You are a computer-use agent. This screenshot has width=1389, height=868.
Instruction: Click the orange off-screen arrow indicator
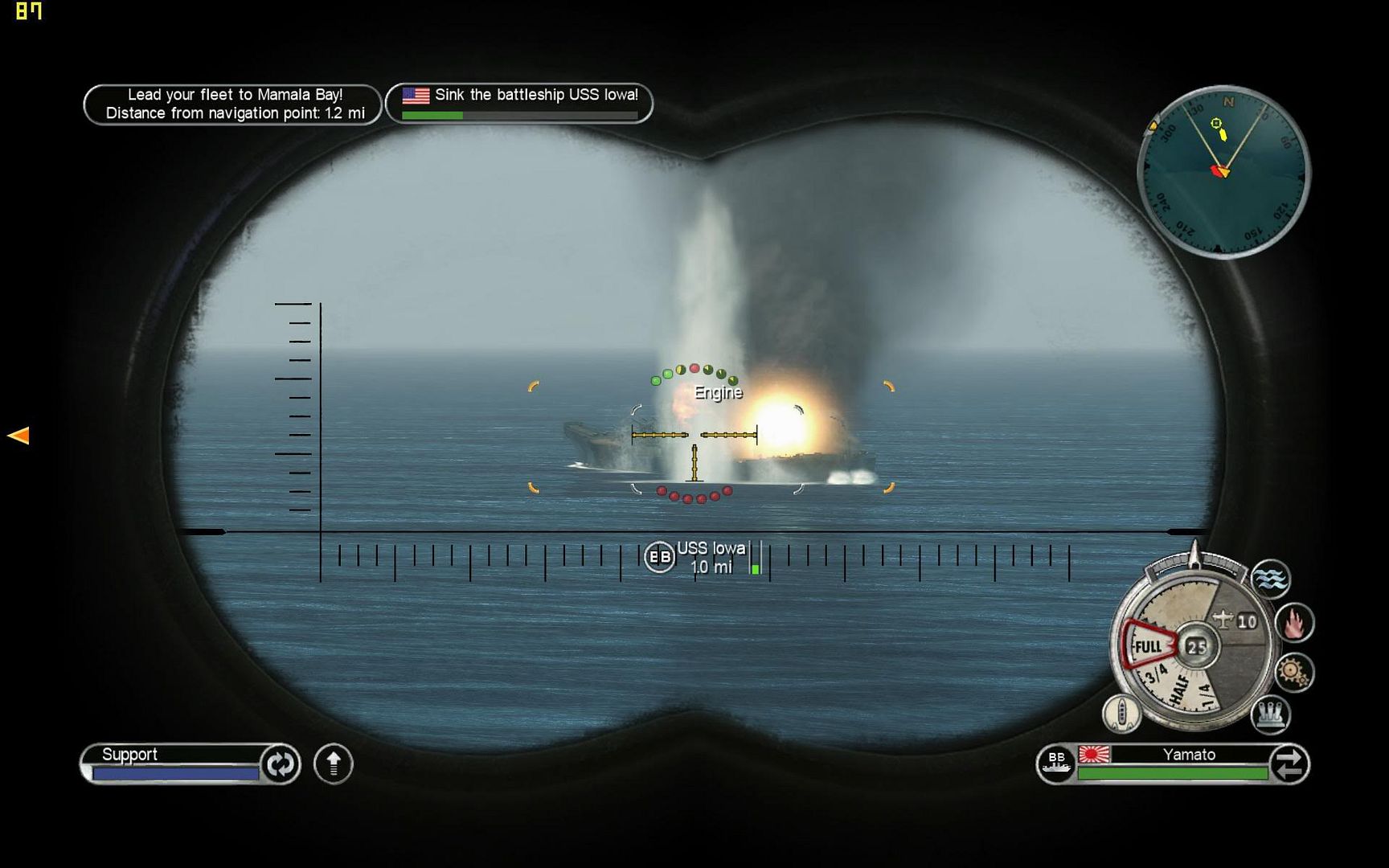pyautogui.click(x=18, y=436)
